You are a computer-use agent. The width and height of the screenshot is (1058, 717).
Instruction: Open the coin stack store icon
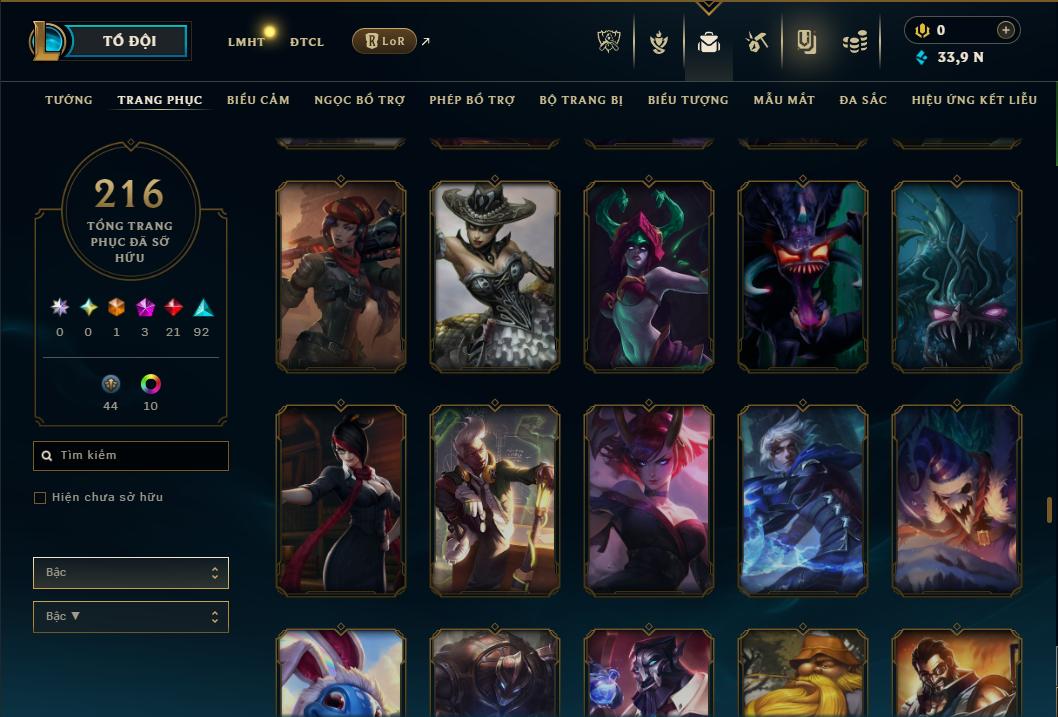coord(854,41)
